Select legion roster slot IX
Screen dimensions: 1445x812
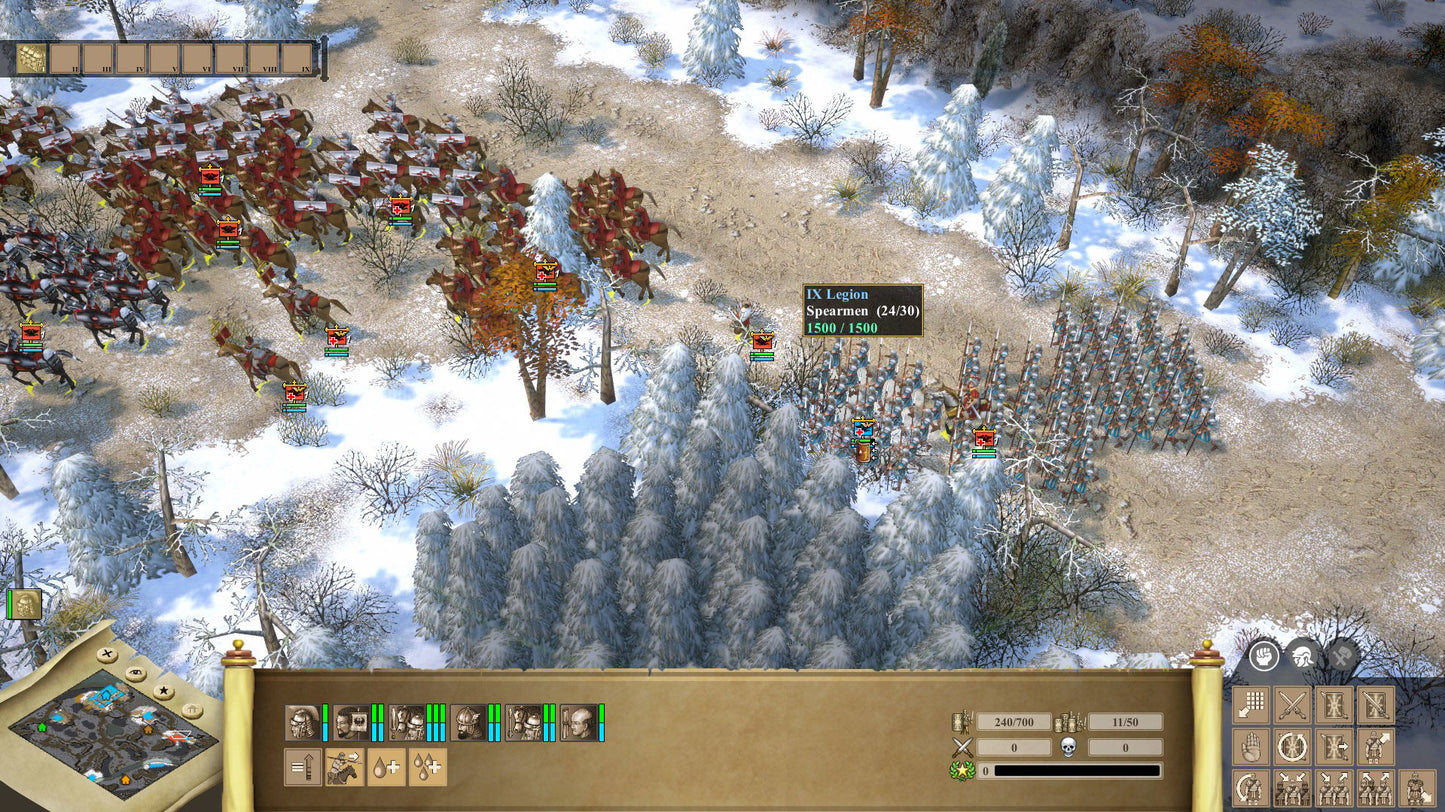click(296, 58)
